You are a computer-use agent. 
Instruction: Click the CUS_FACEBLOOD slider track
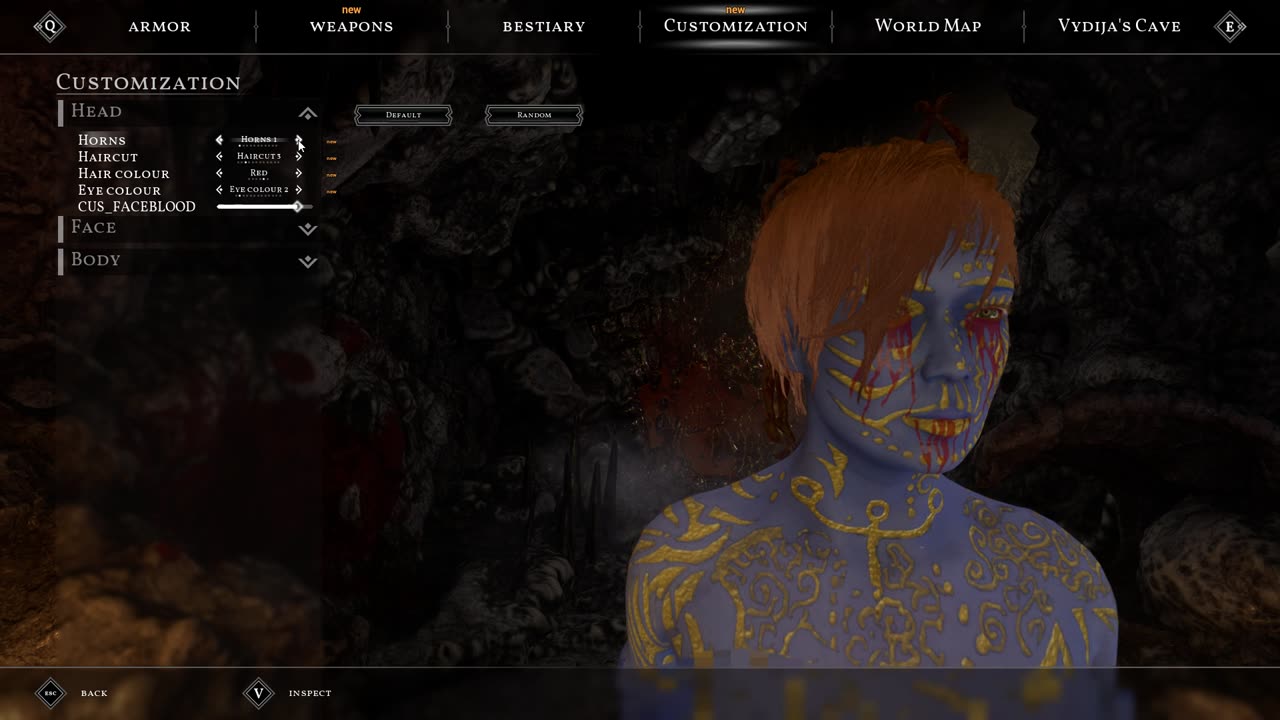258,207
